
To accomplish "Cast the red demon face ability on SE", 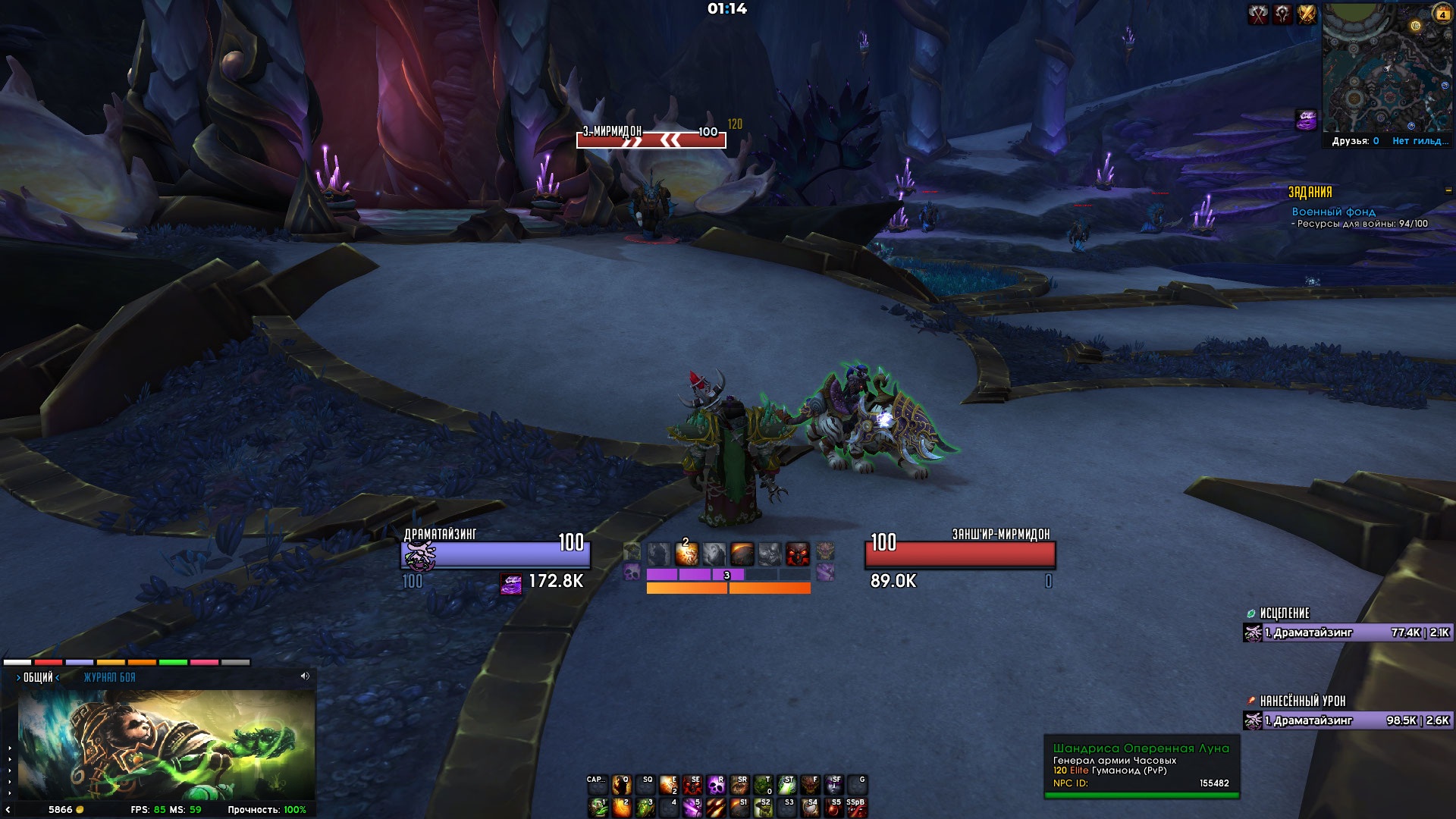I will (692, 785).
